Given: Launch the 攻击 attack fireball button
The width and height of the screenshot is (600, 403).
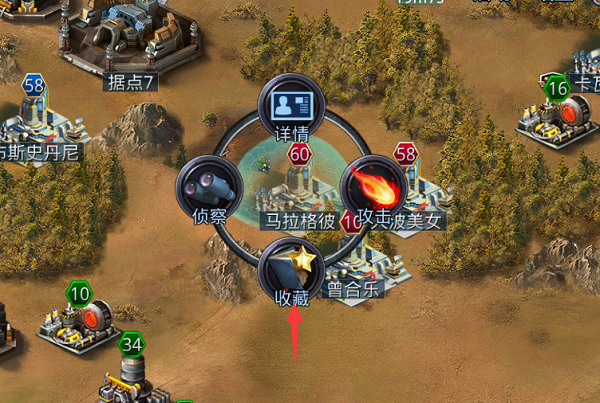Looking at the screenshot, I should click(372, 188).
